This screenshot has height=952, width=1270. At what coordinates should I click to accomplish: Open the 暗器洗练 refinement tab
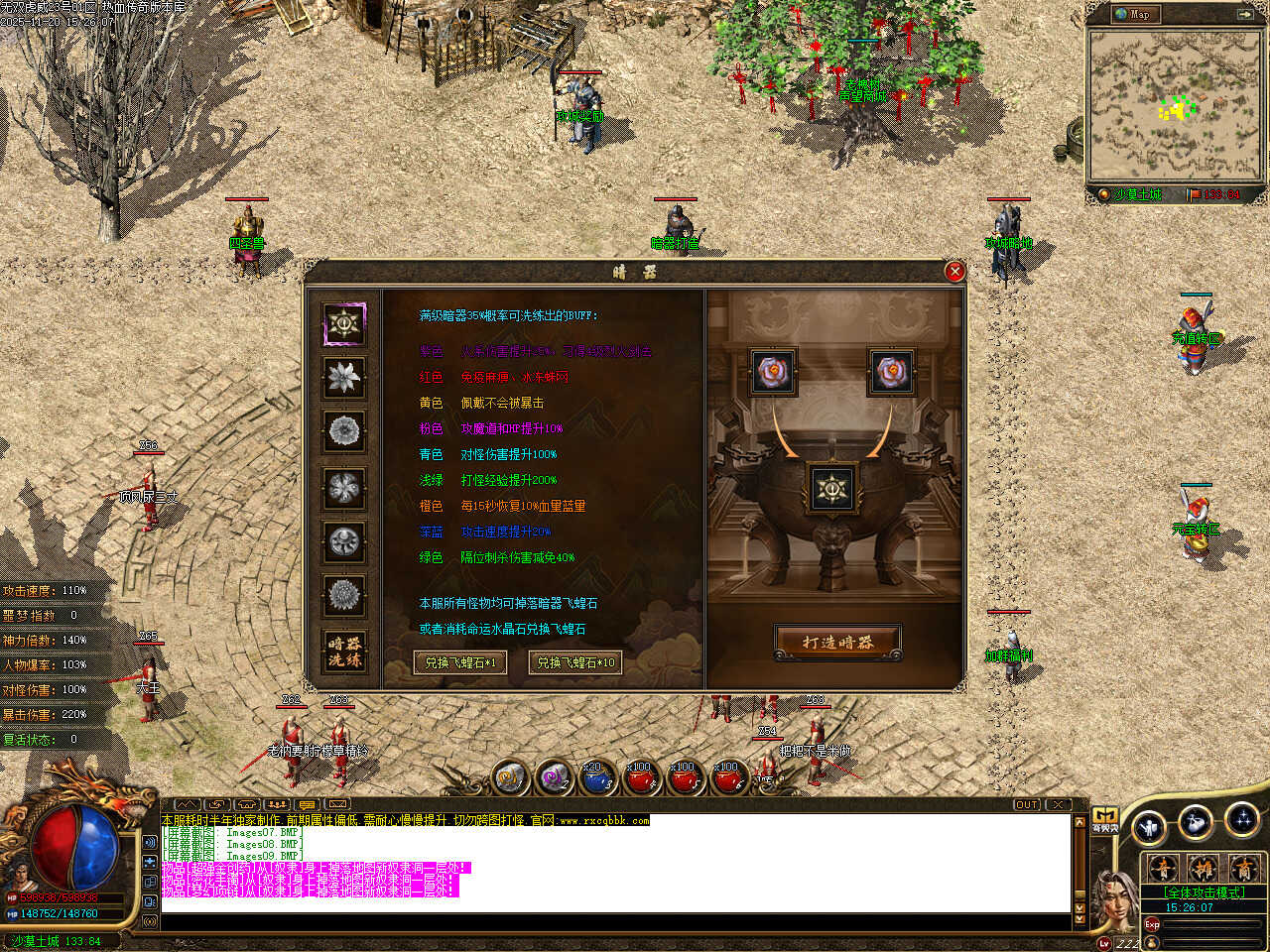[x=344, y=652]
